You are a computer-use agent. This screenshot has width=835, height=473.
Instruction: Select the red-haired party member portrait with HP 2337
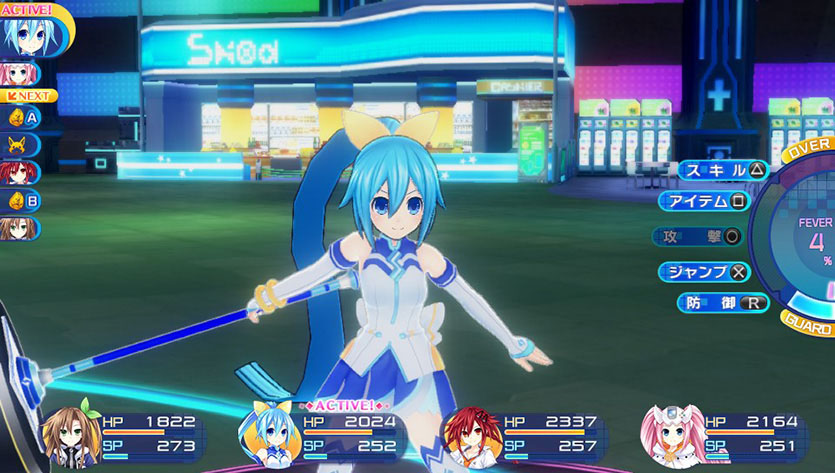[x=470, y=437]
